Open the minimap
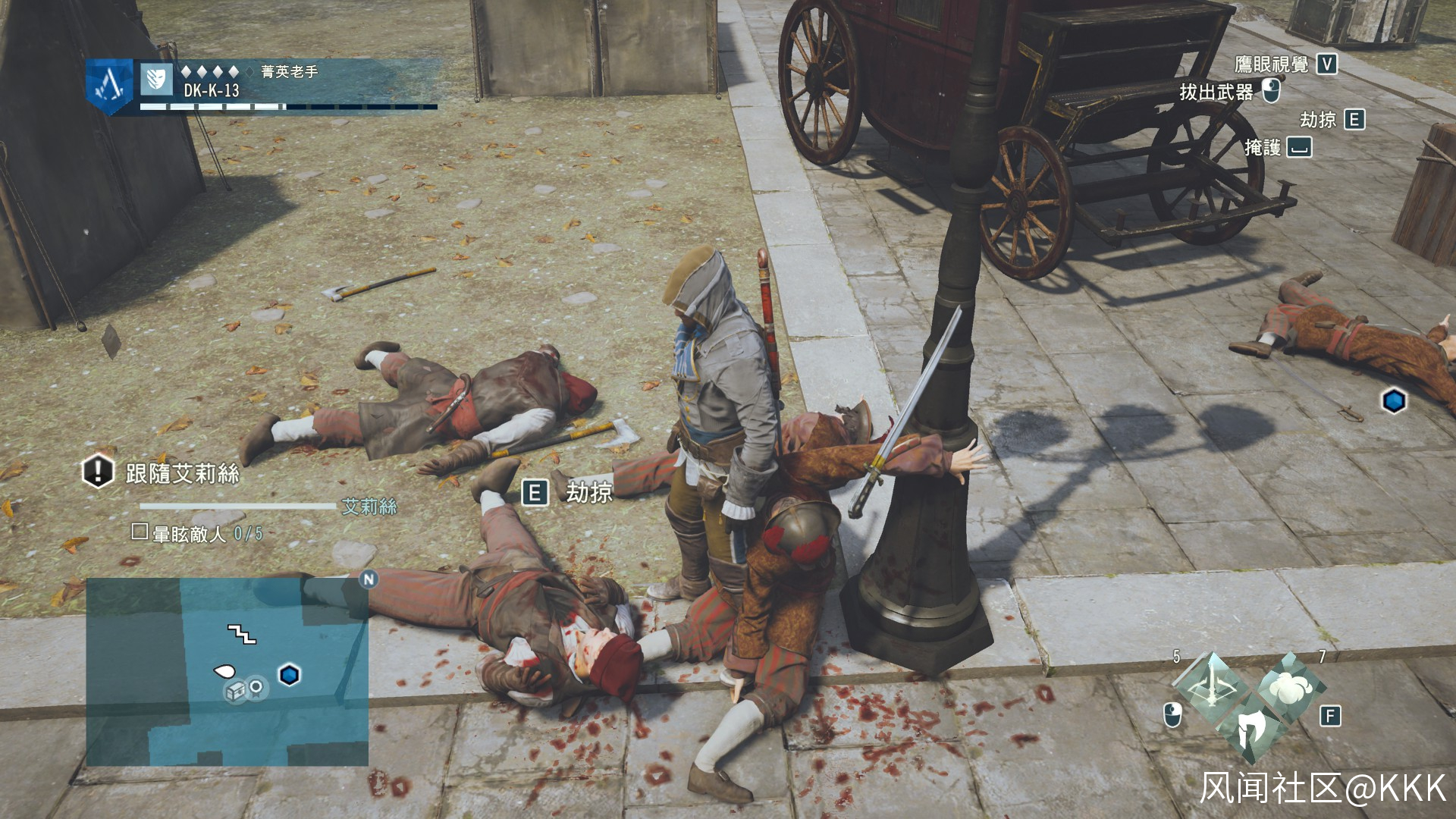 tap(227, 672)
